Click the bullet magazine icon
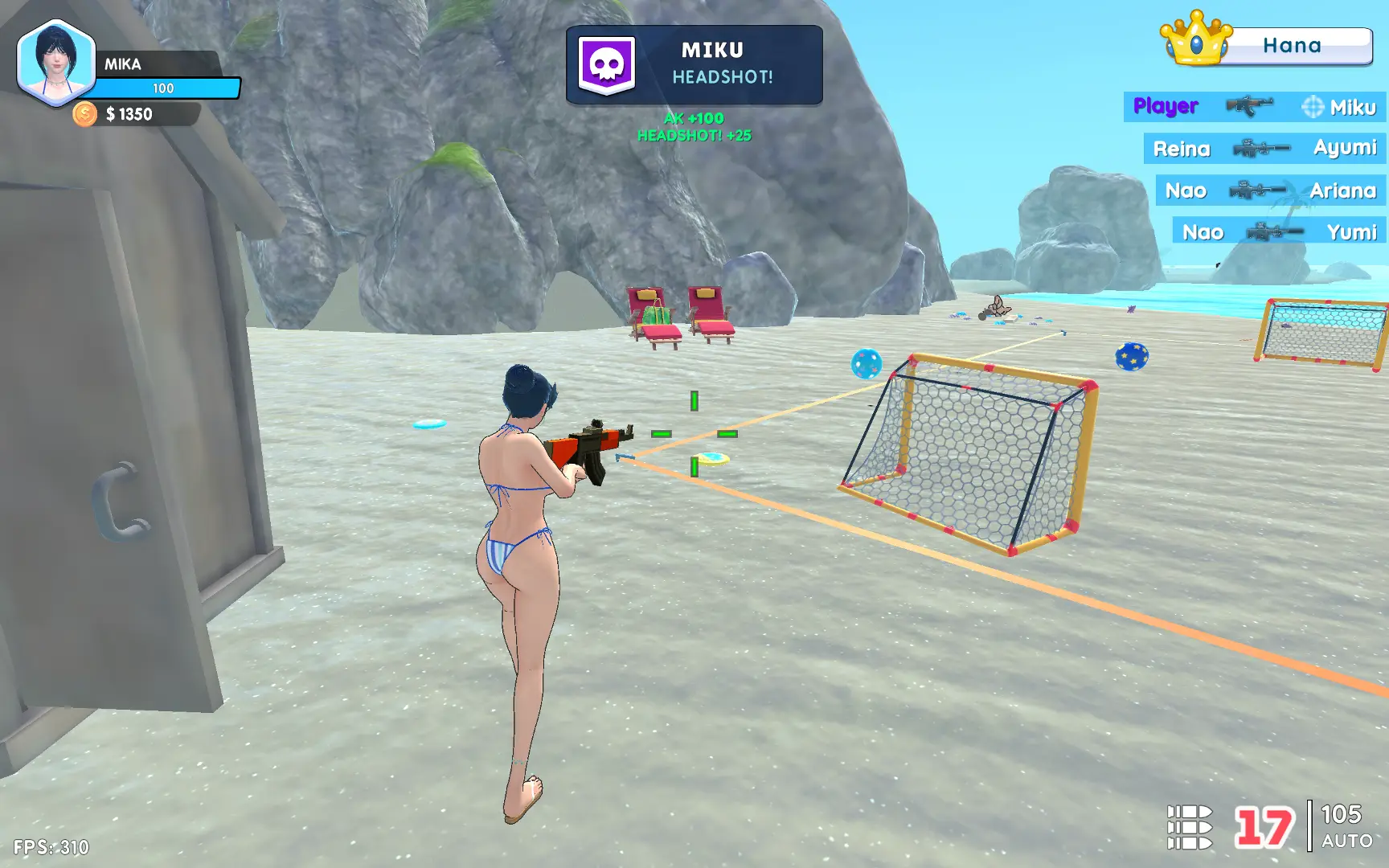Screen dimensions: 1389x868 (1190, 827)
